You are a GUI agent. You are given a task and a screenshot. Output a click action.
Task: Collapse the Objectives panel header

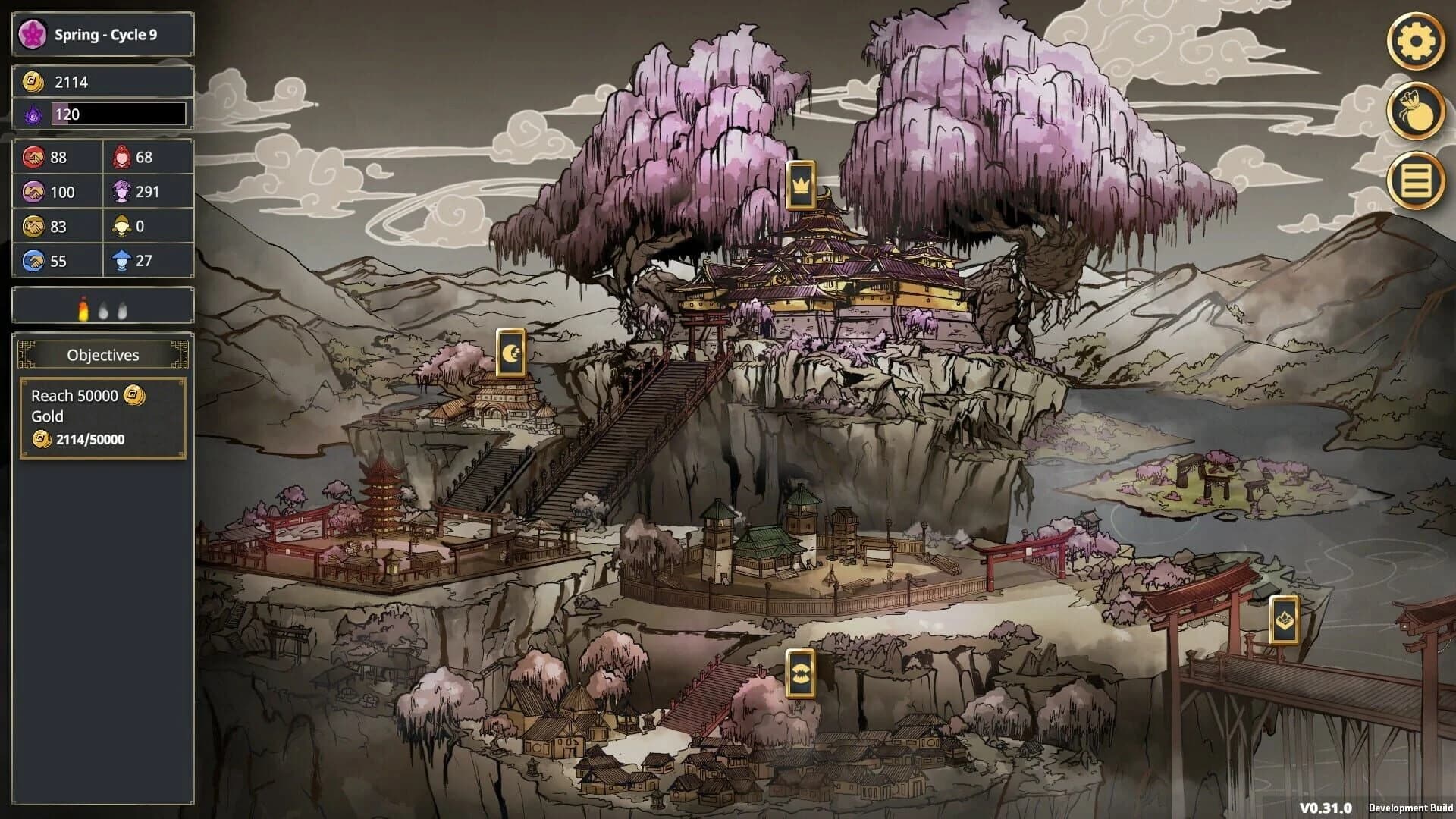102,355
